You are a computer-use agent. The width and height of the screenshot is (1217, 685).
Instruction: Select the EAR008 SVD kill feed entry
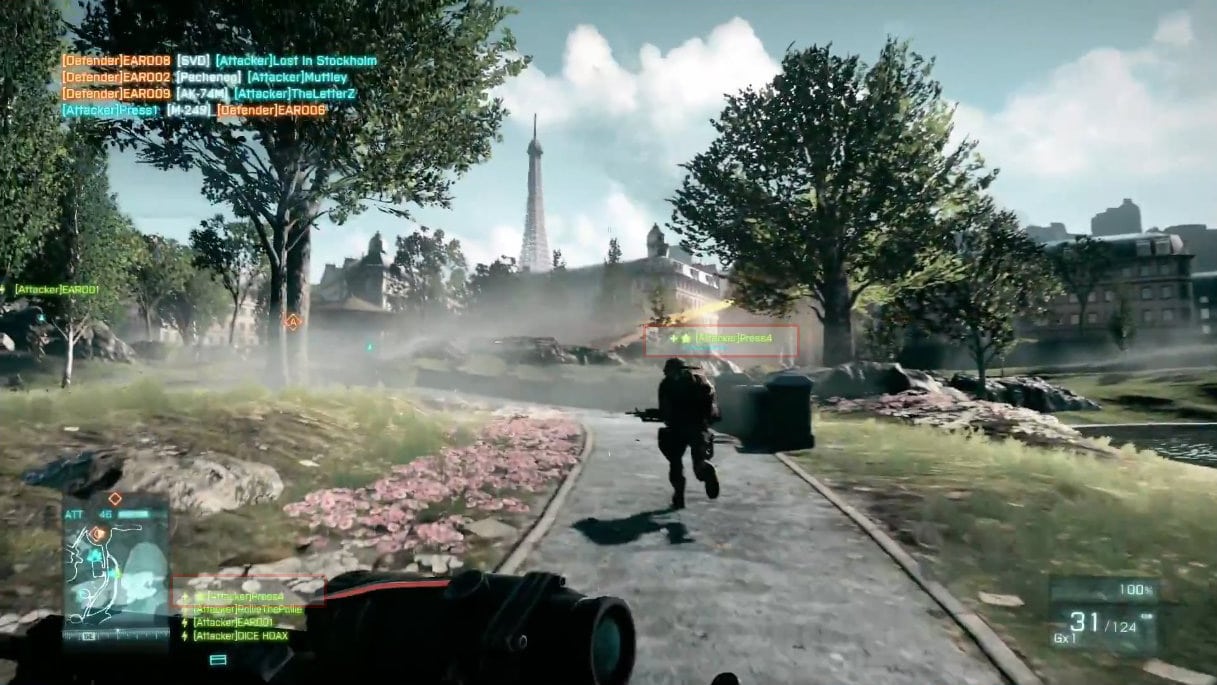click(219, 60)
